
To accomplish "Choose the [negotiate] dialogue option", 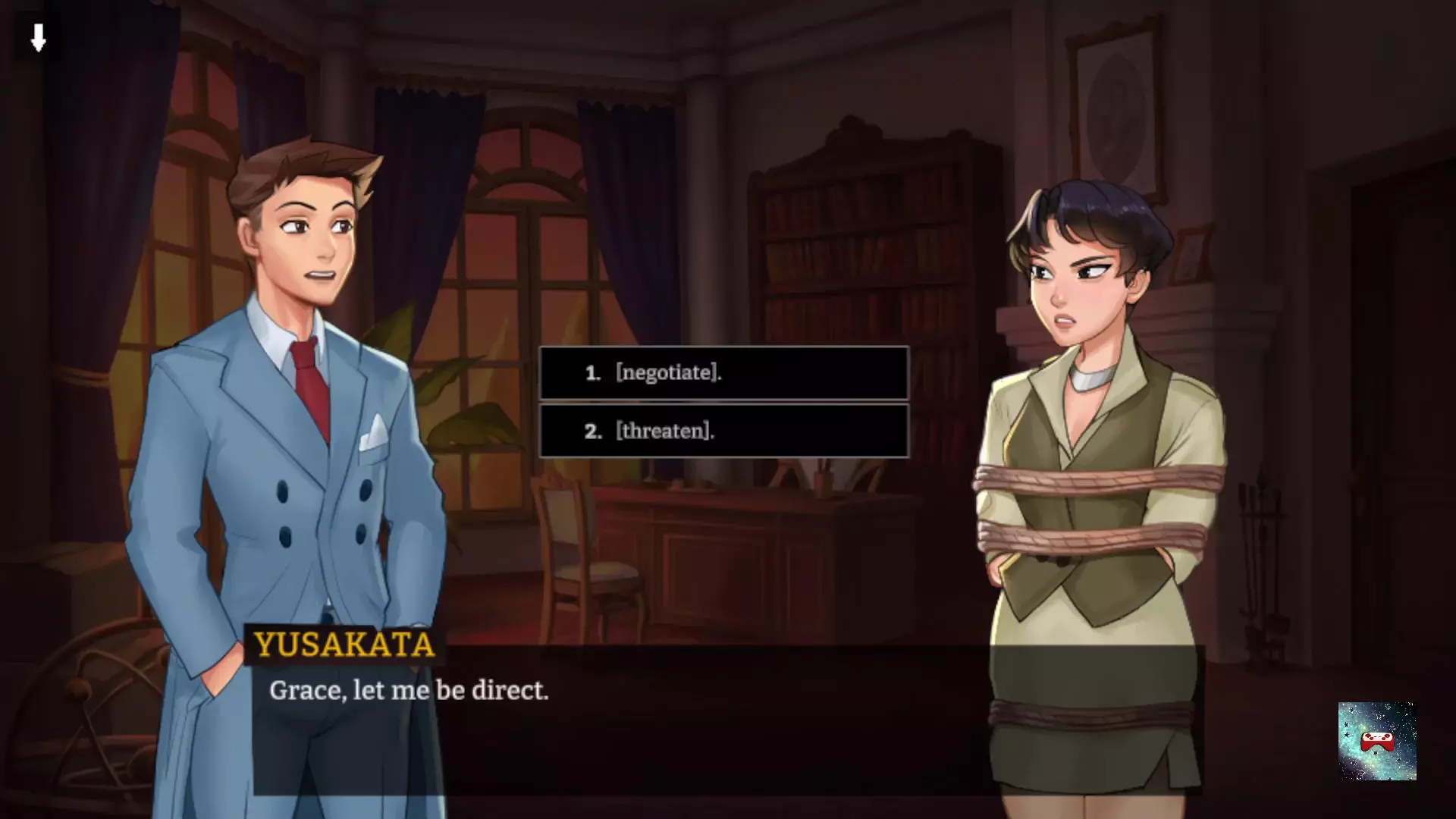I will point(723,372).
